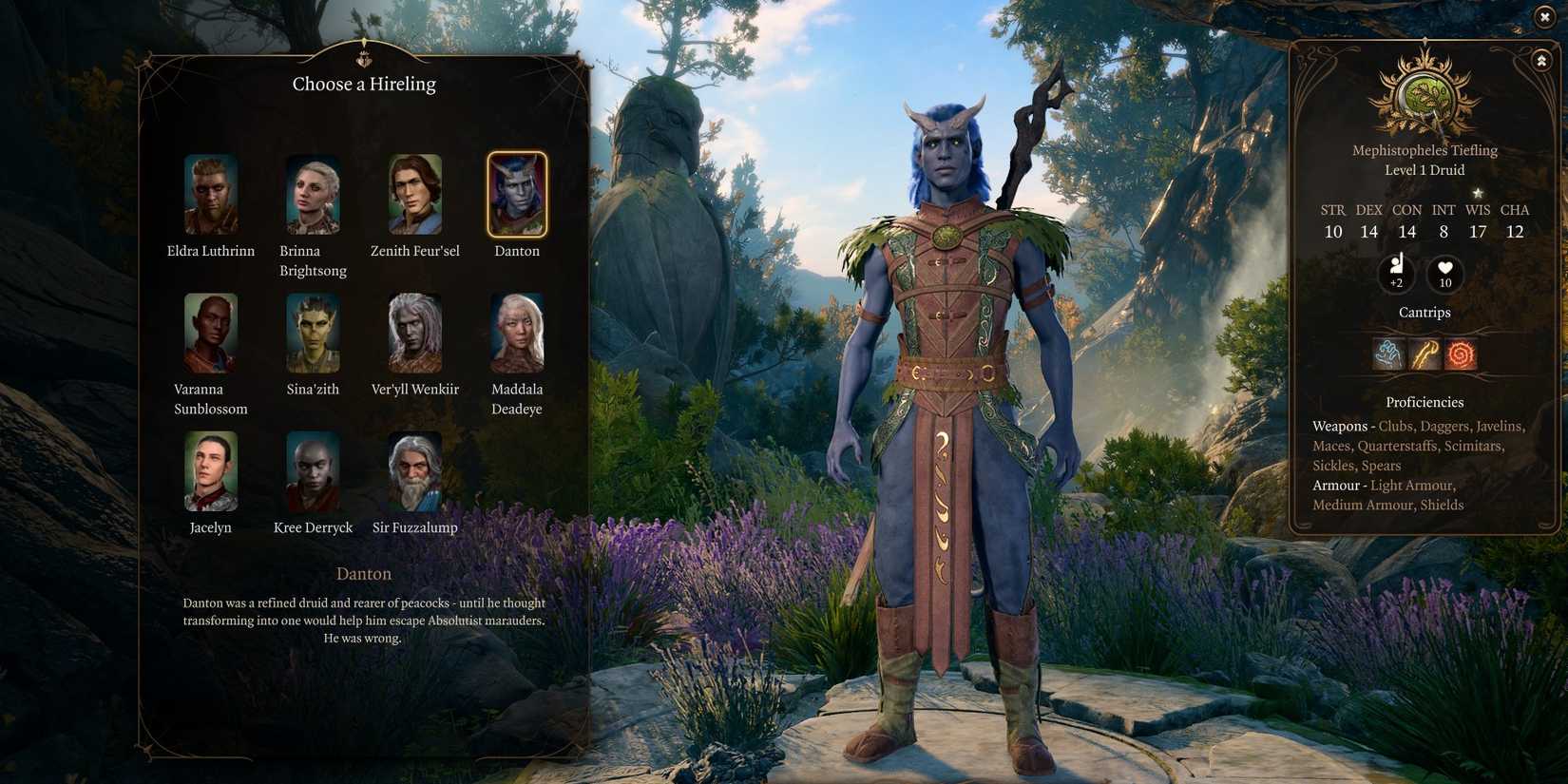
Task: Select Jacelyn's portrait
Action: click(x=211, y=471)
